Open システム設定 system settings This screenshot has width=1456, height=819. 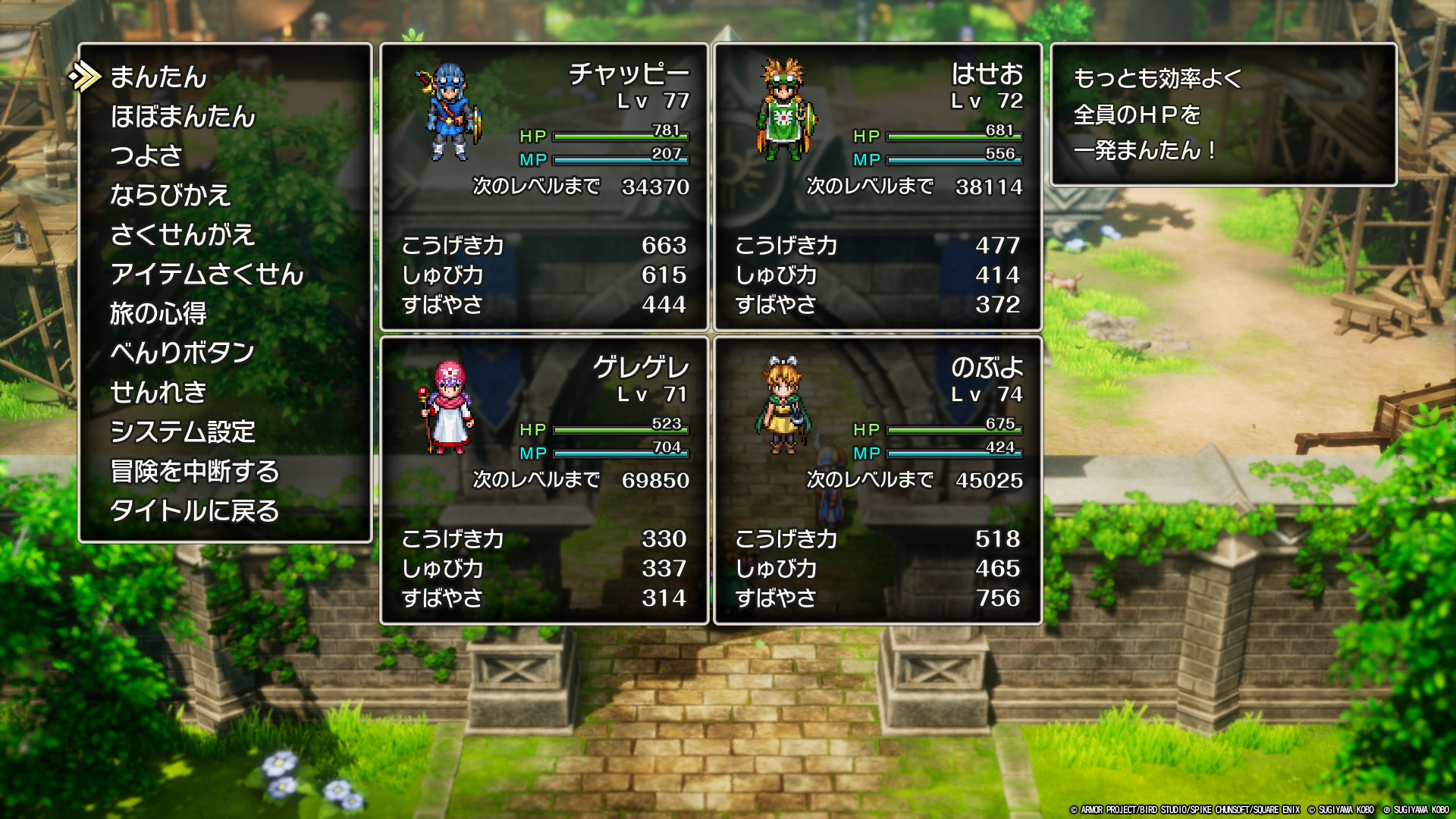pyautogui.click(x=183, y=431)
